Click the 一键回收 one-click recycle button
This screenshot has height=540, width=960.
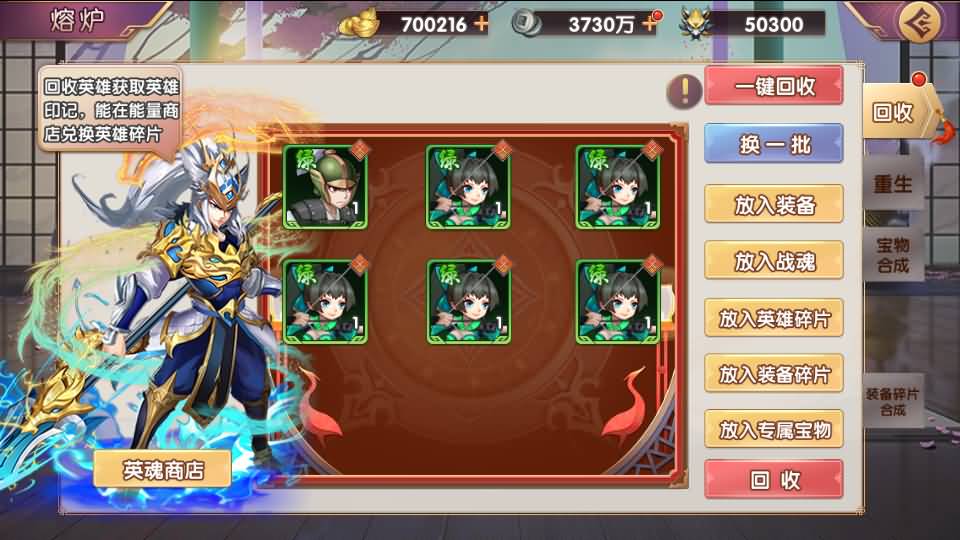pos(774,86)
